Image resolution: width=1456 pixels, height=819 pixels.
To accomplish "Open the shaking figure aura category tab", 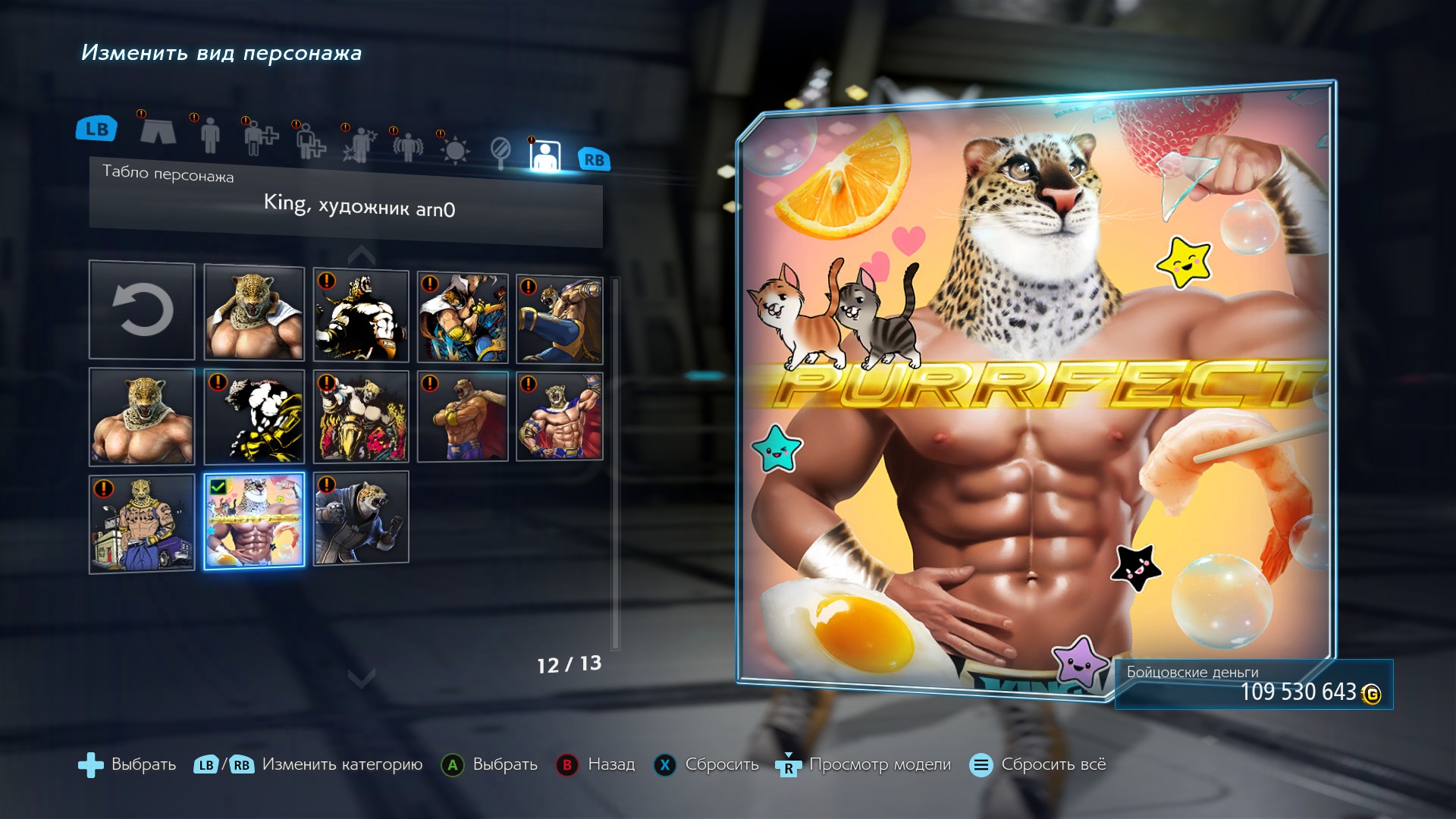I will (x=407, y=146).
